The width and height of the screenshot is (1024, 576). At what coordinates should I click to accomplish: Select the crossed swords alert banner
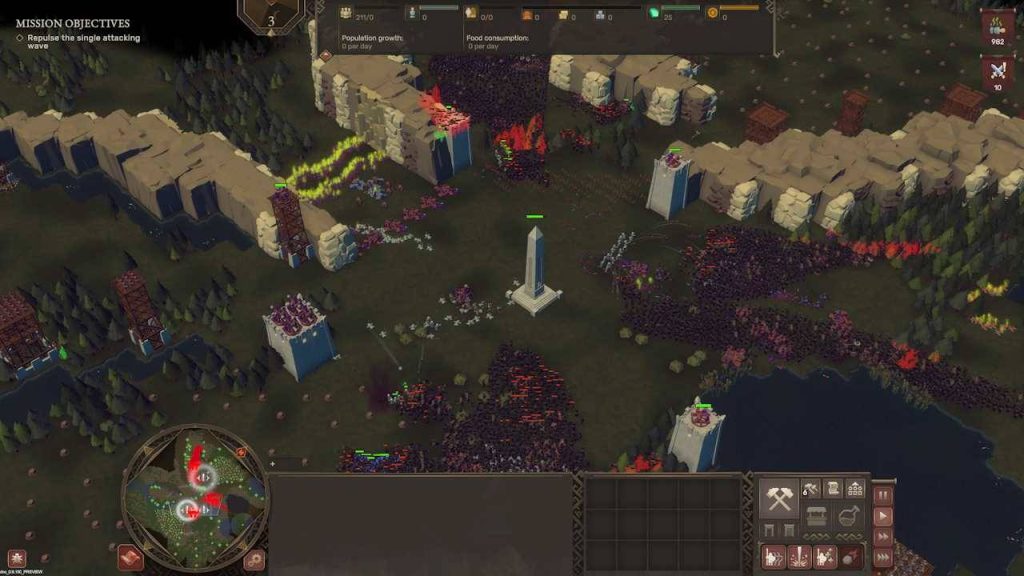[997, 72]
